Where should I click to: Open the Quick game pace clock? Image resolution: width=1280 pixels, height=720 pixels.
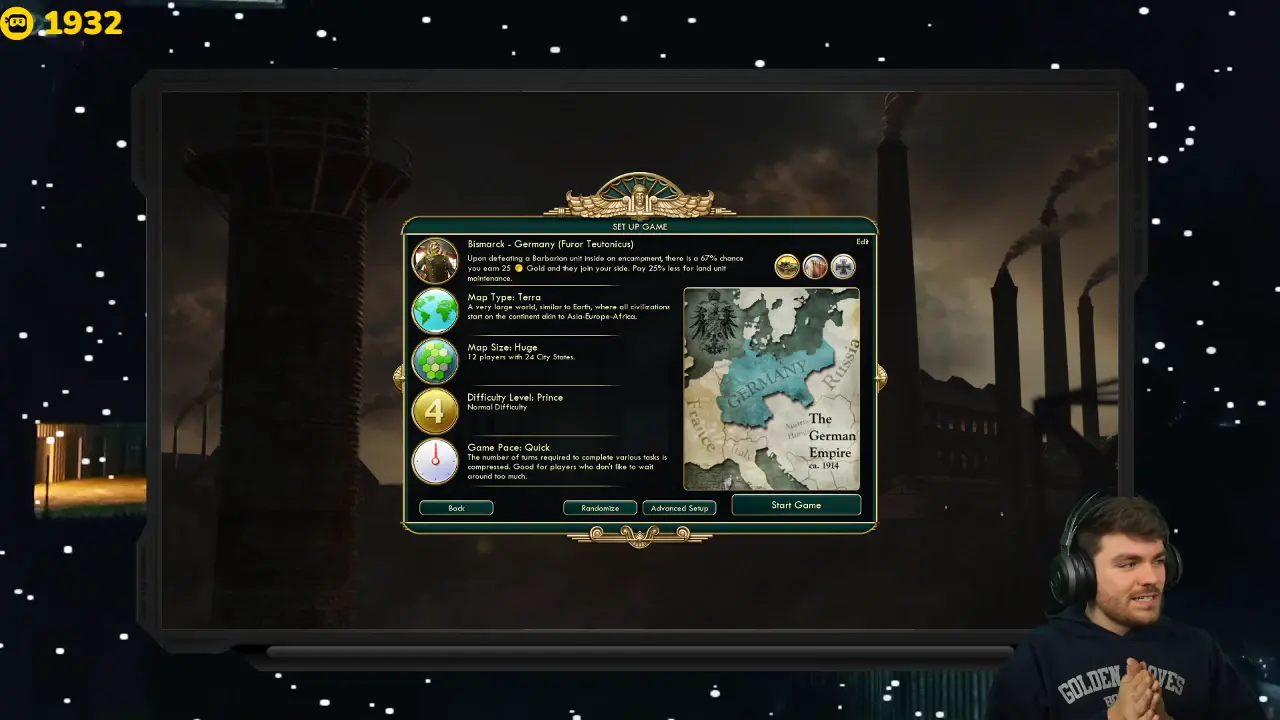tap(435, 461)
